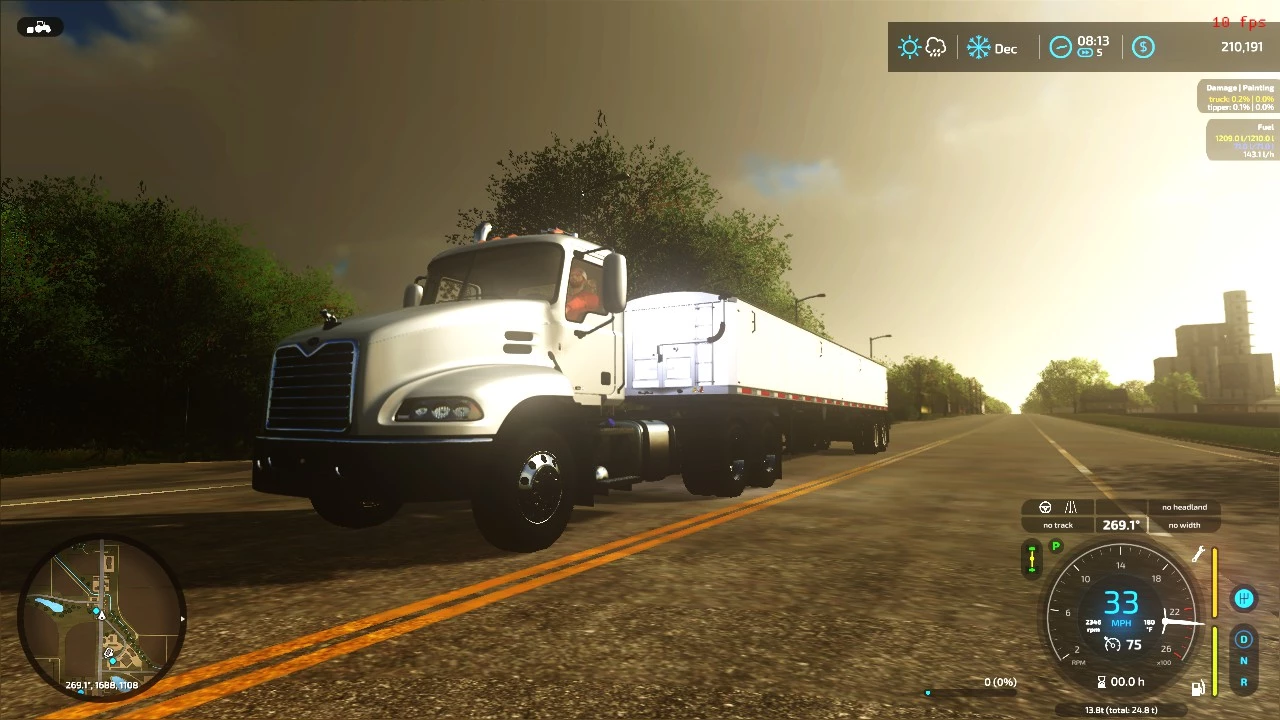1280x720 pixels.
Task: Open the circular minimap
Action: click(101, 620)
